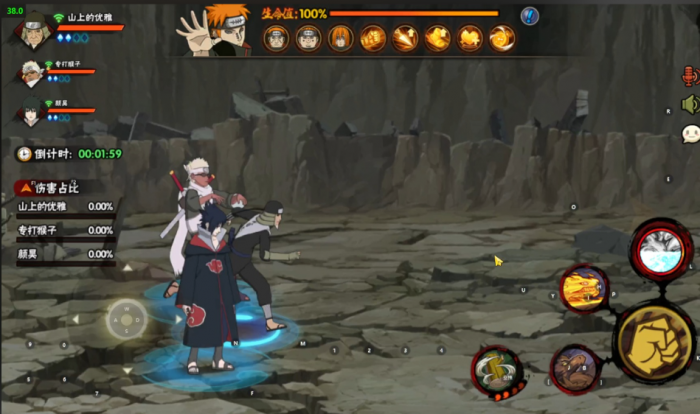Open the chat speech bubble
This screenshot has height=414, width=700.
coord(690,134)
